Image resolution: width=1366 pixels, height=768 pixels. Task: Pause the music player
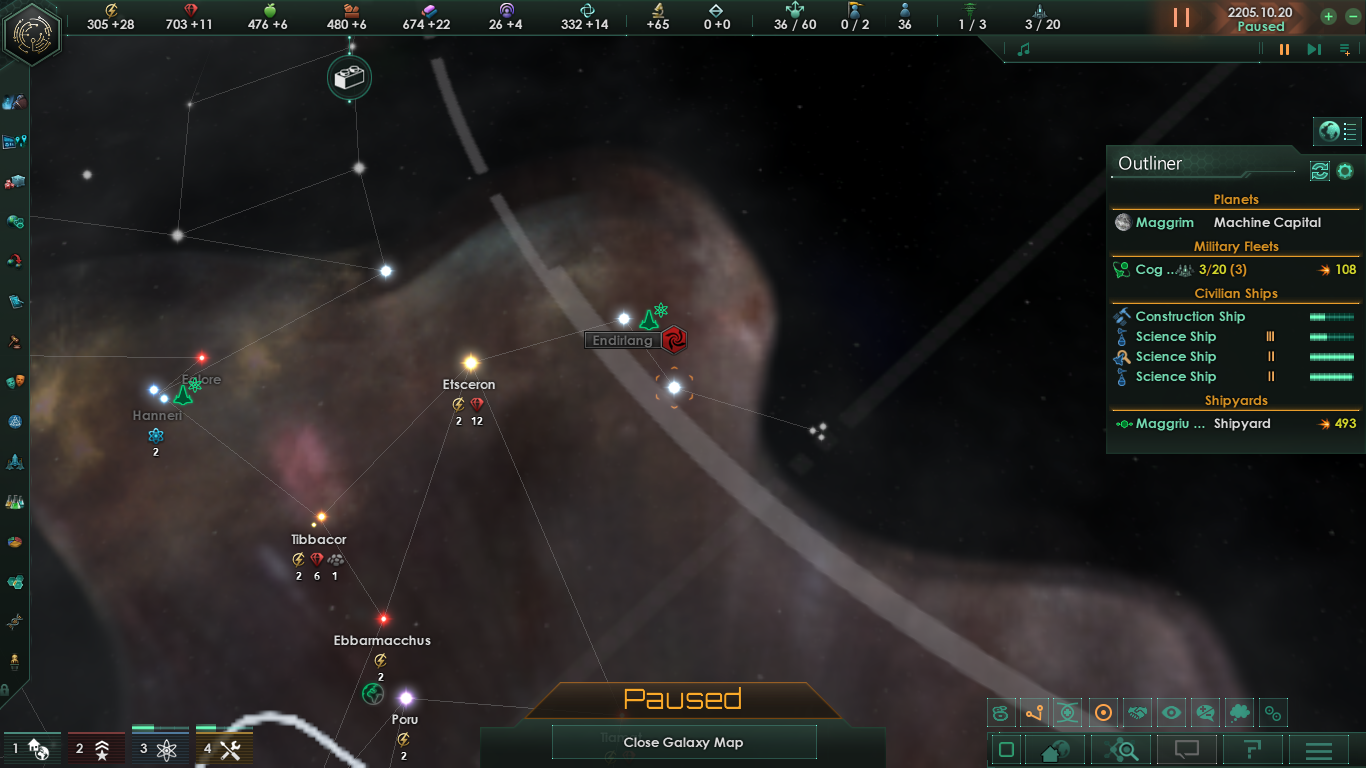[x=1285, y=49]
